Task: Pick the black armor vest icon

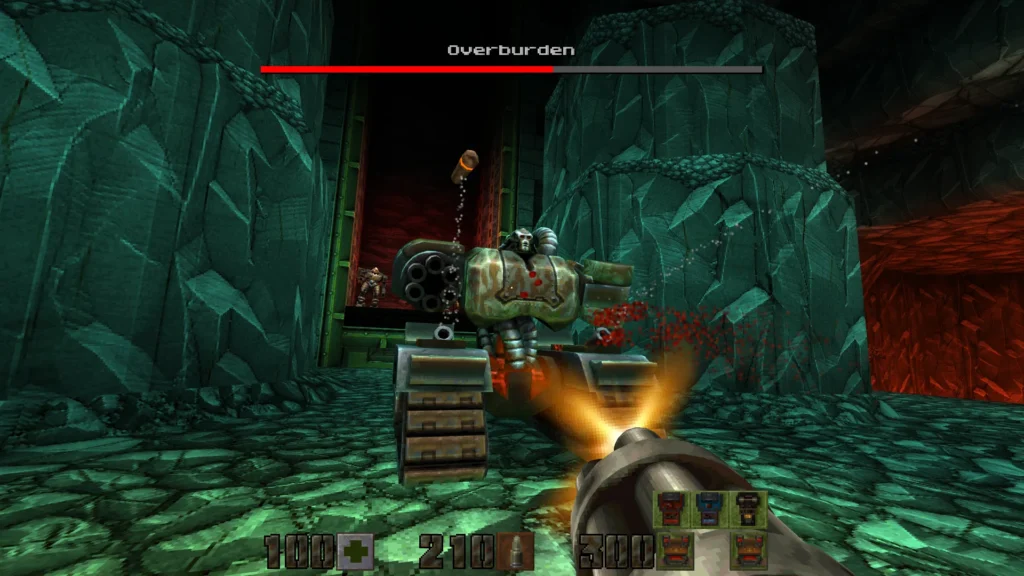Action: 749,508
